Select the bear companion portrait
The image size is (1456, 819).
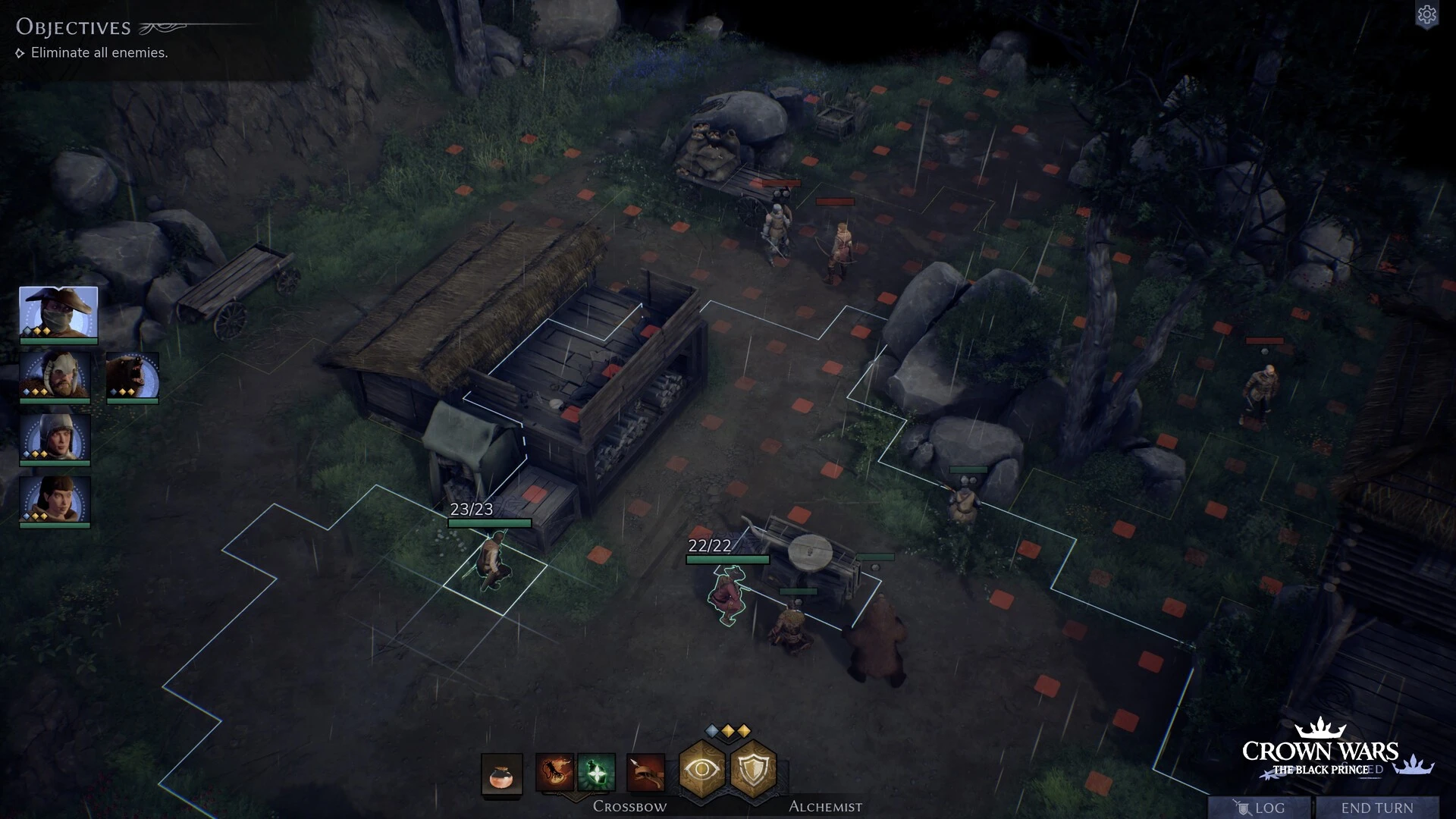133,375
